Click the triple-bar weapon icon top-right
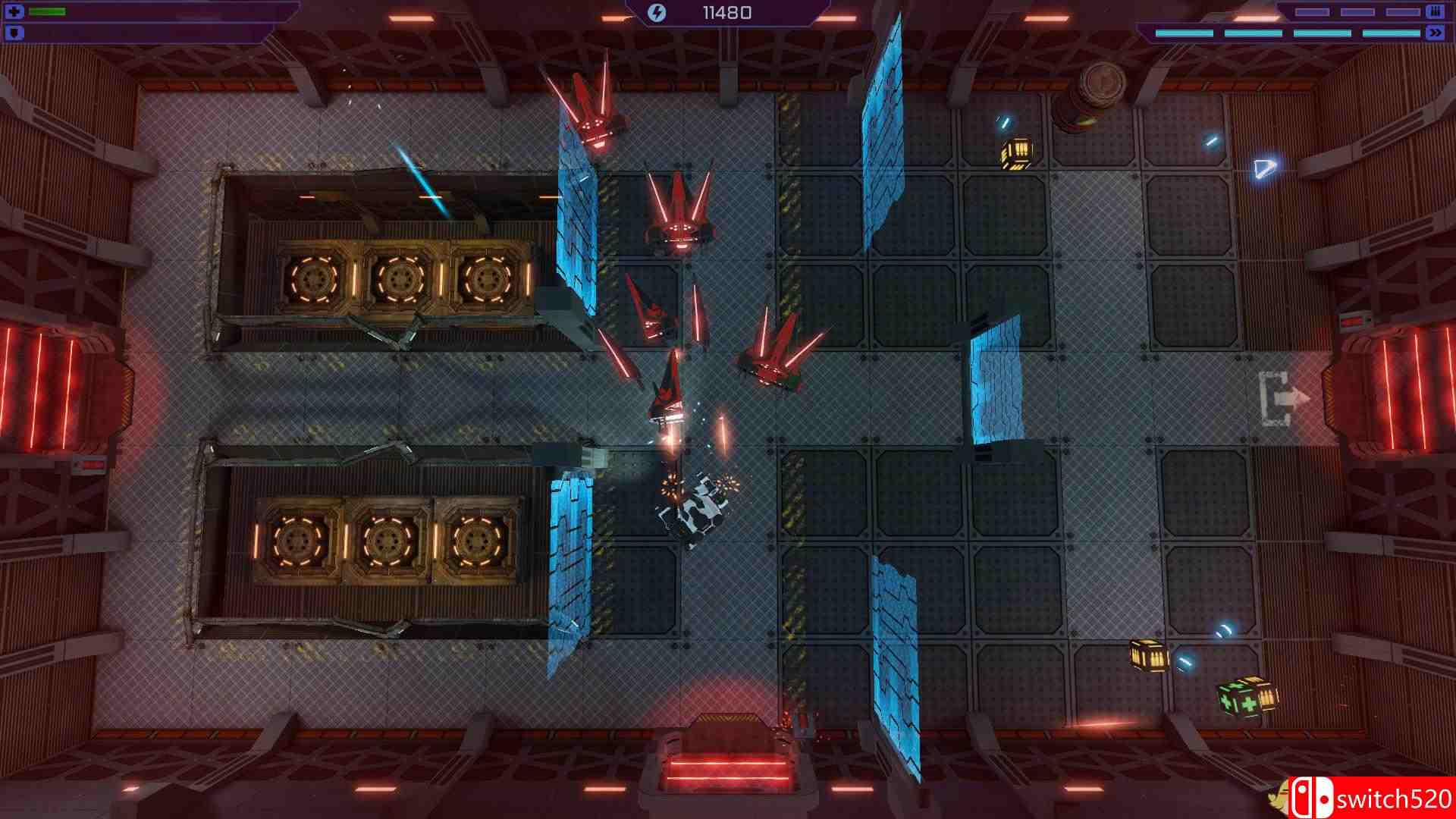1456x819 pixels. pos(1436,11)
